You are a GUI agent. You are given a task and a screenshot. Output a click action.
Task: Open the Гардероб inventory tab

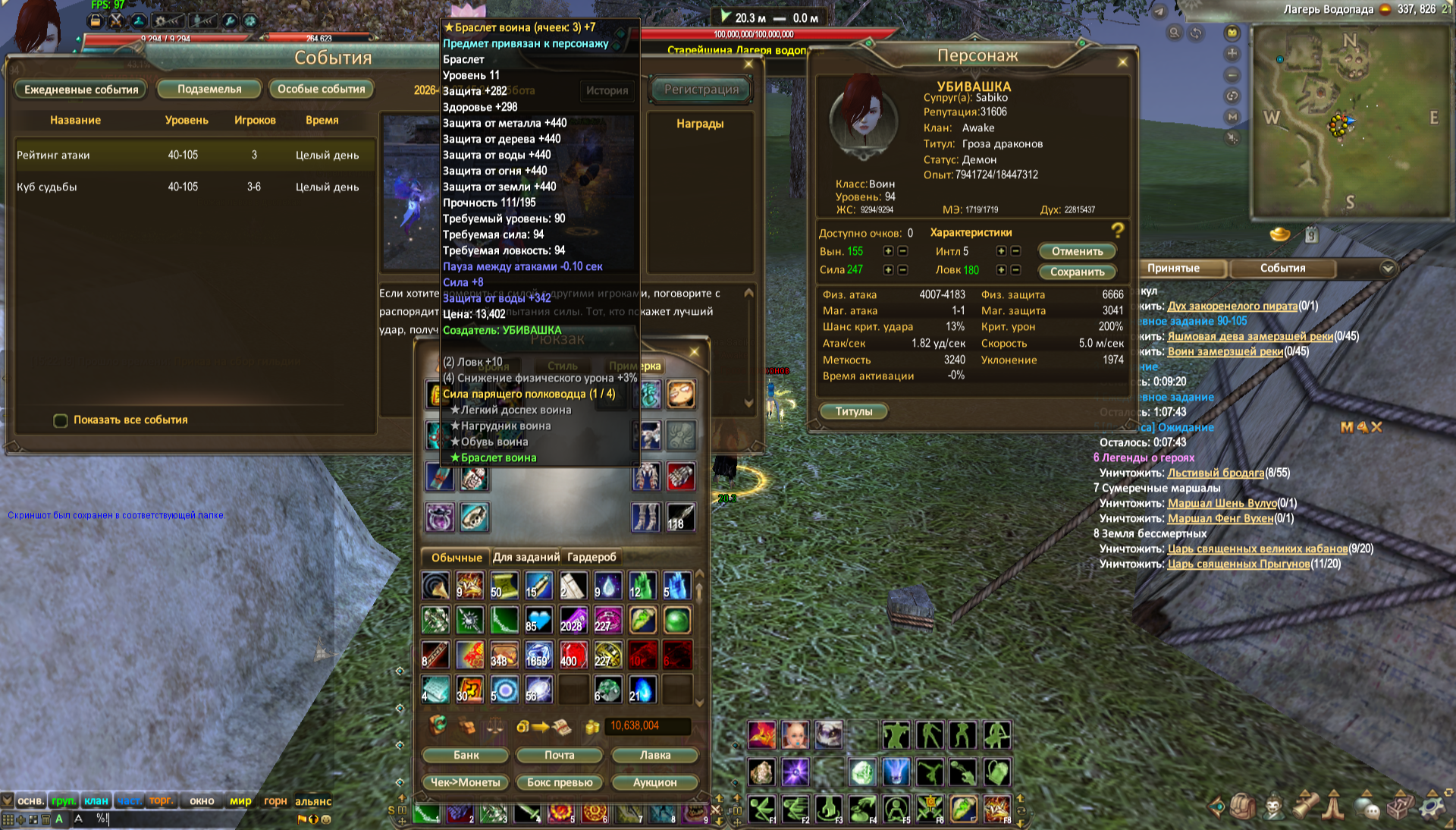coord(591,557)
